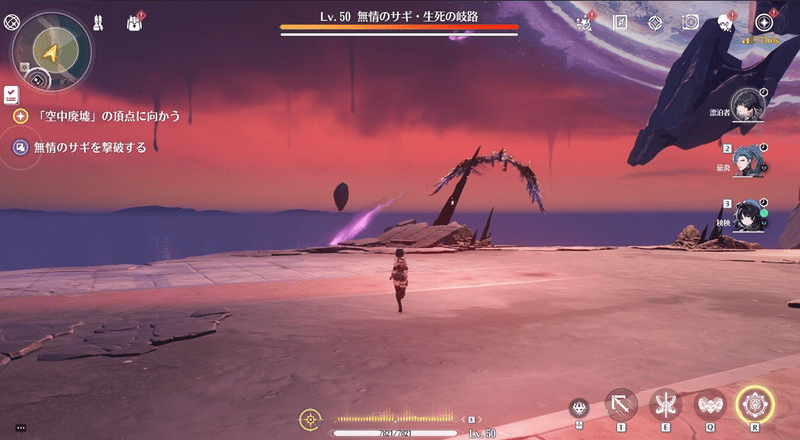Open the diamond-in-circle icon in the top bar

pyautogui.click(x=654, y=21)
